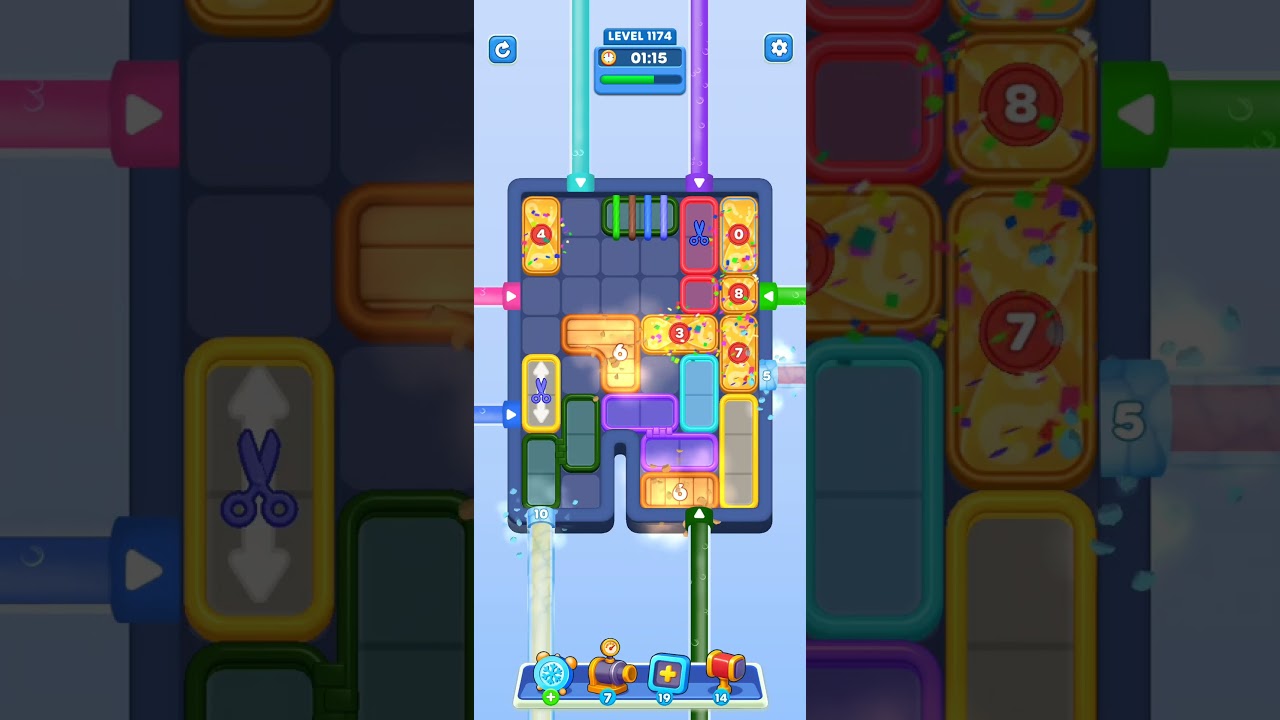
Task: Tap the orange tile showing number 3
Action: click(679, 334)
